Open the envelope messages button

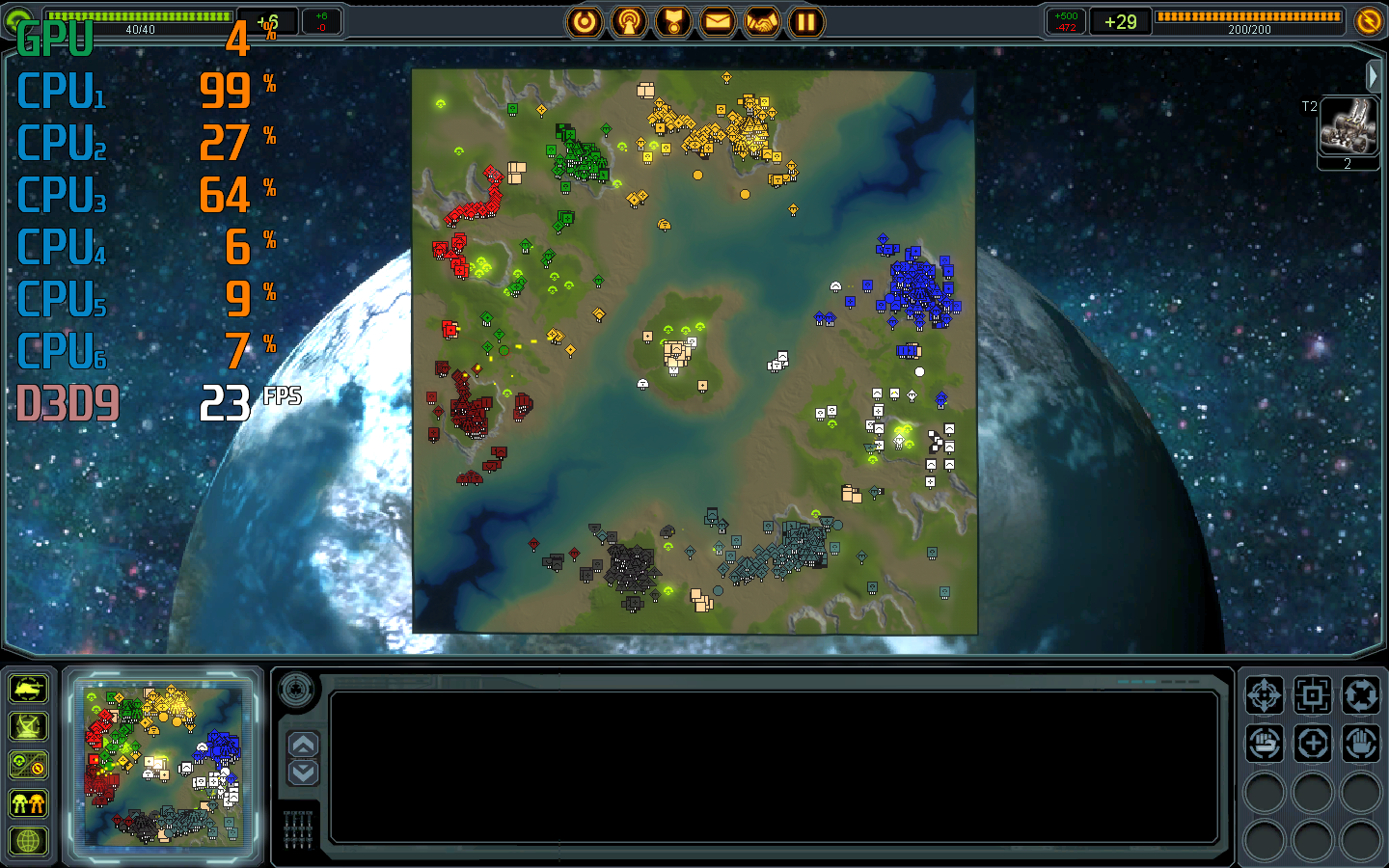click(x=718, y=21)
